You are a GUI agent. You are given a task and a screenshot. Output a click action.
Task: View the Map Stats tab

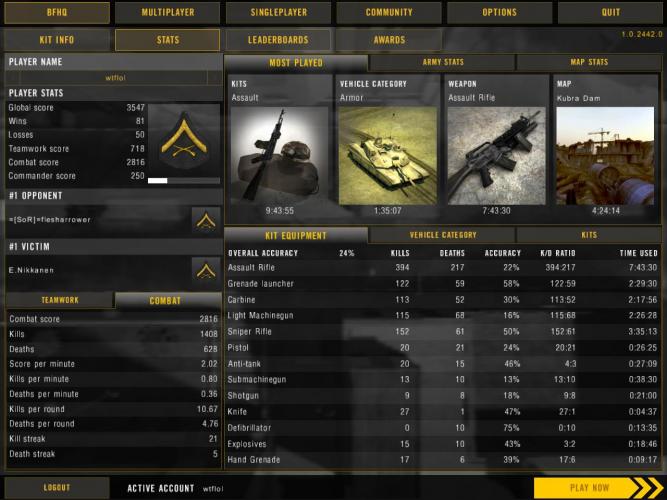pyautogui.click(x=588, y=63)
